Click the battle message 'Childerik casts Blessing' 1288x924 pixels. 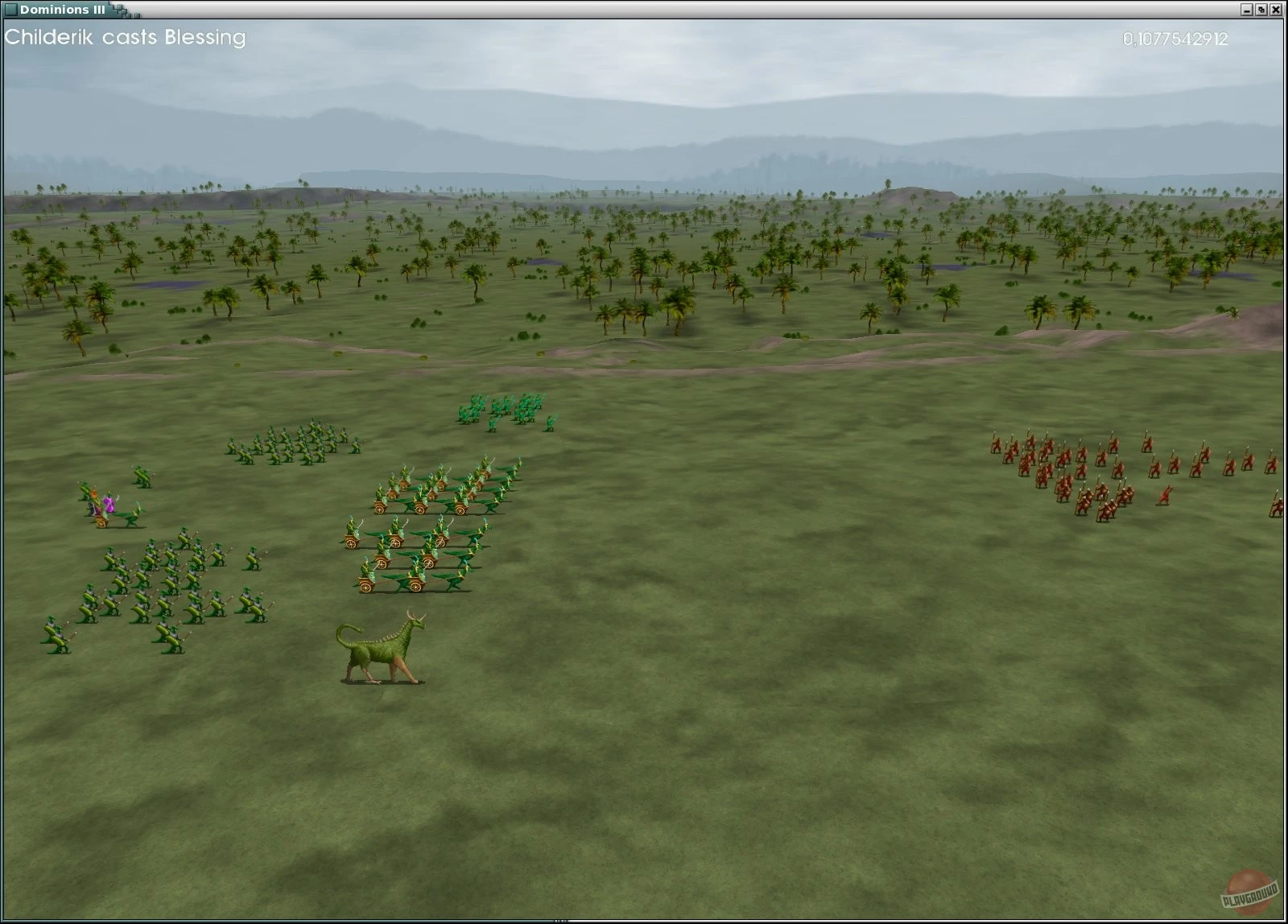point(125,38)
